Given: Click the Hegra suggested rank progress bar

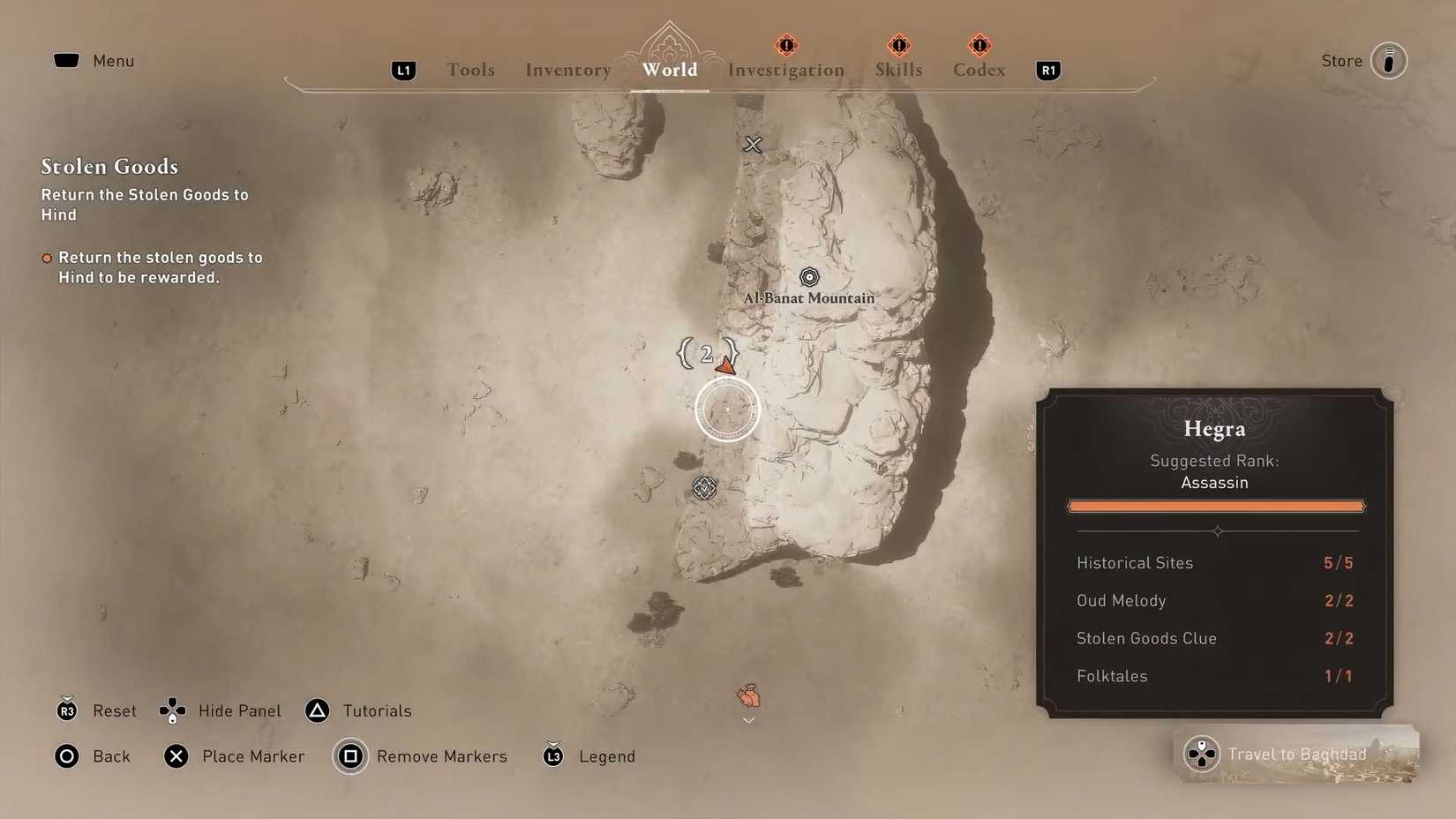Looking at the screenshot, I should tap(1215, 506).
